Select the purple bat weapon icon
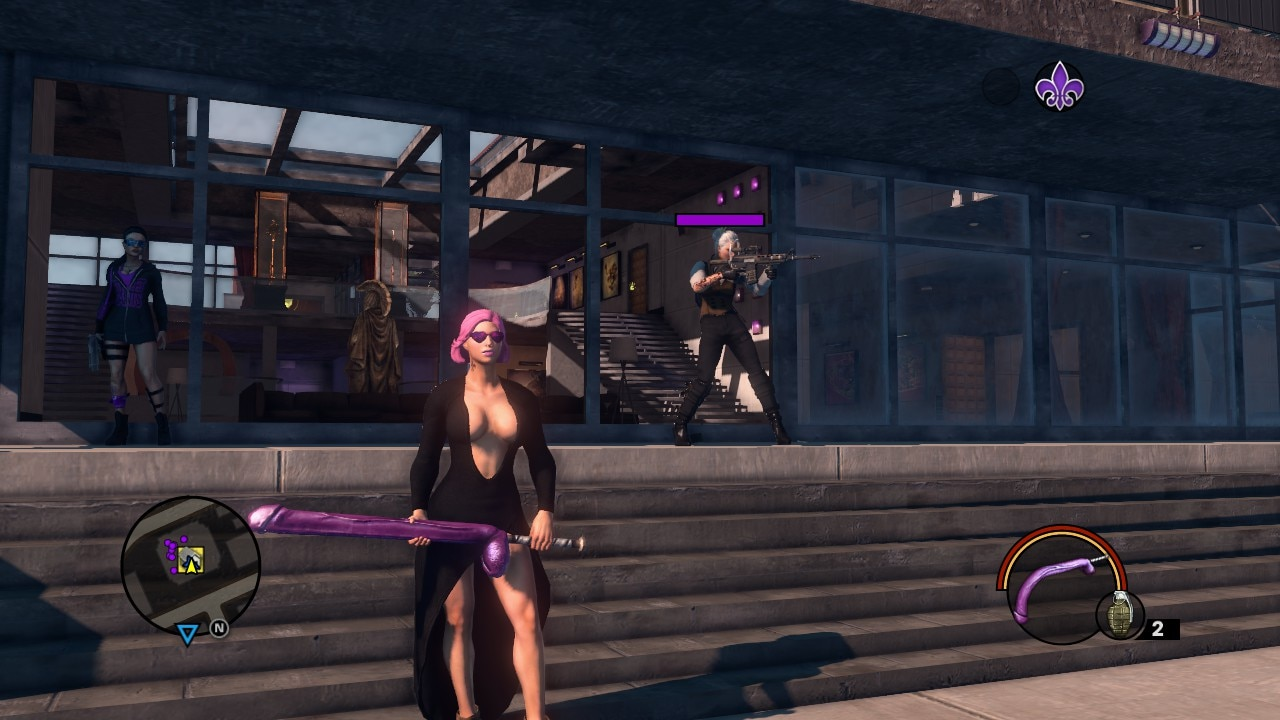Image resolution: width=1280 pixels, height=720 pixels. [x=1053, y=588]
